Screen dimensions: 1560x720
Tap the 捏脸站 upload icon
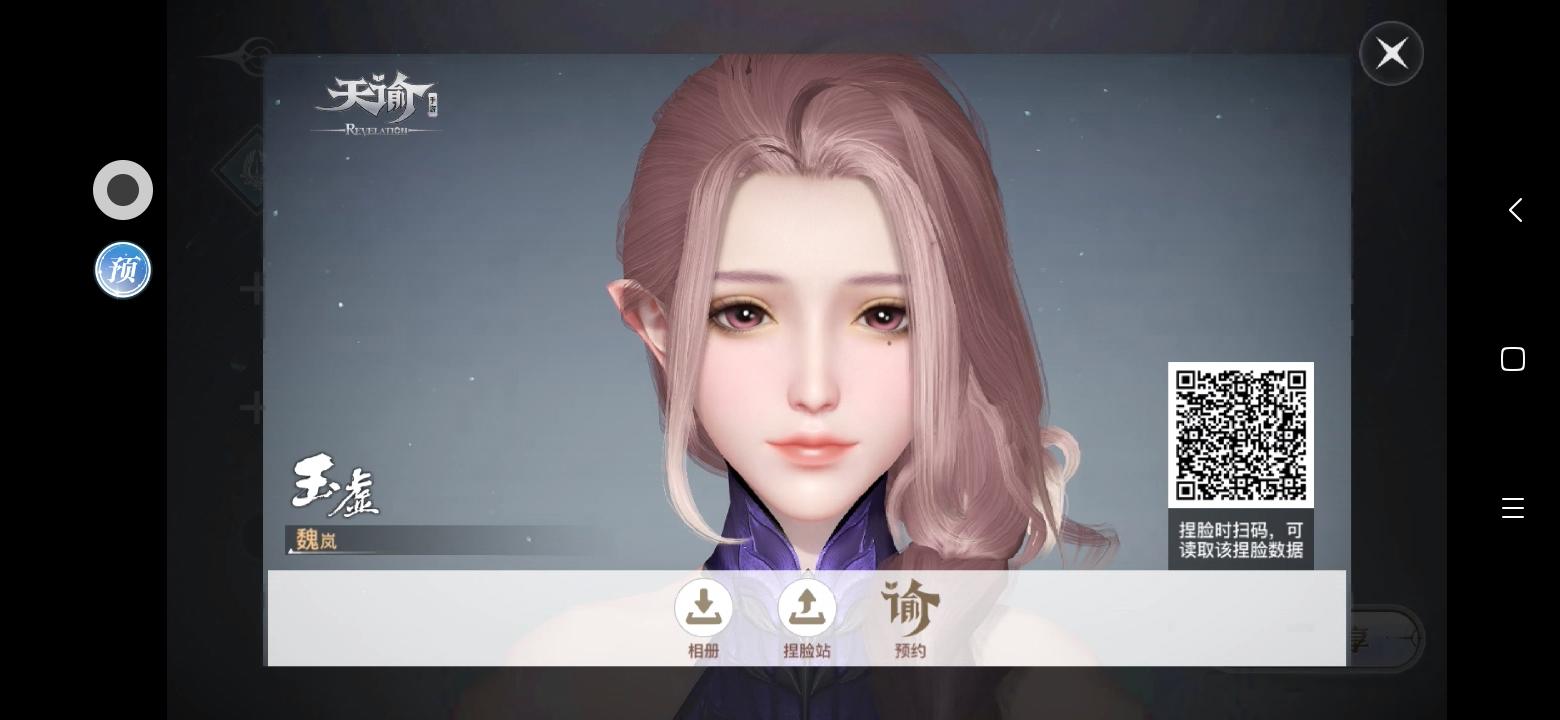(x=807, y=607)
